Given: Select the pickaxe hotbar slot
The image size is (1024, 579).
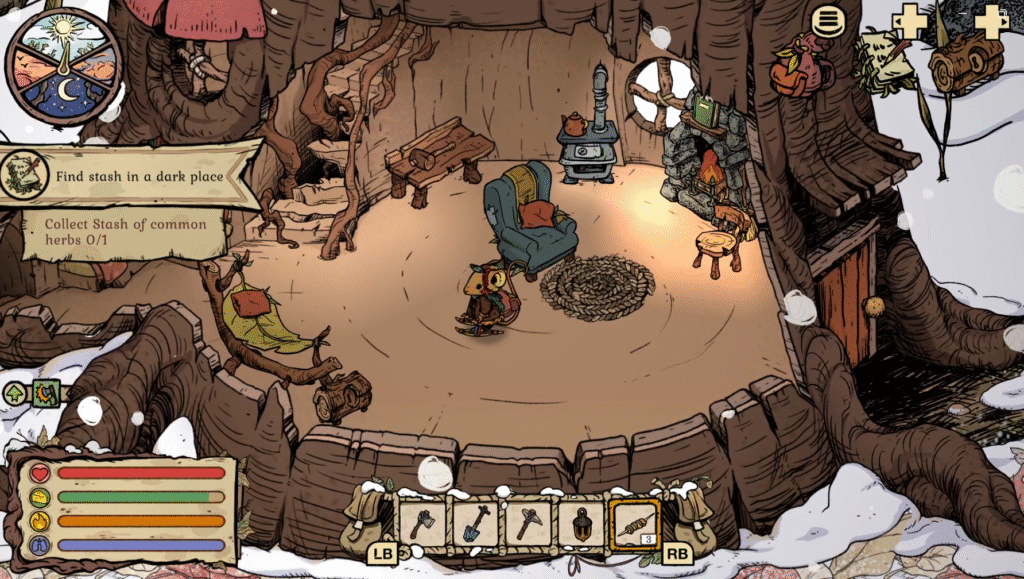Looking at the screenshot, I should [x=528, y=523].
